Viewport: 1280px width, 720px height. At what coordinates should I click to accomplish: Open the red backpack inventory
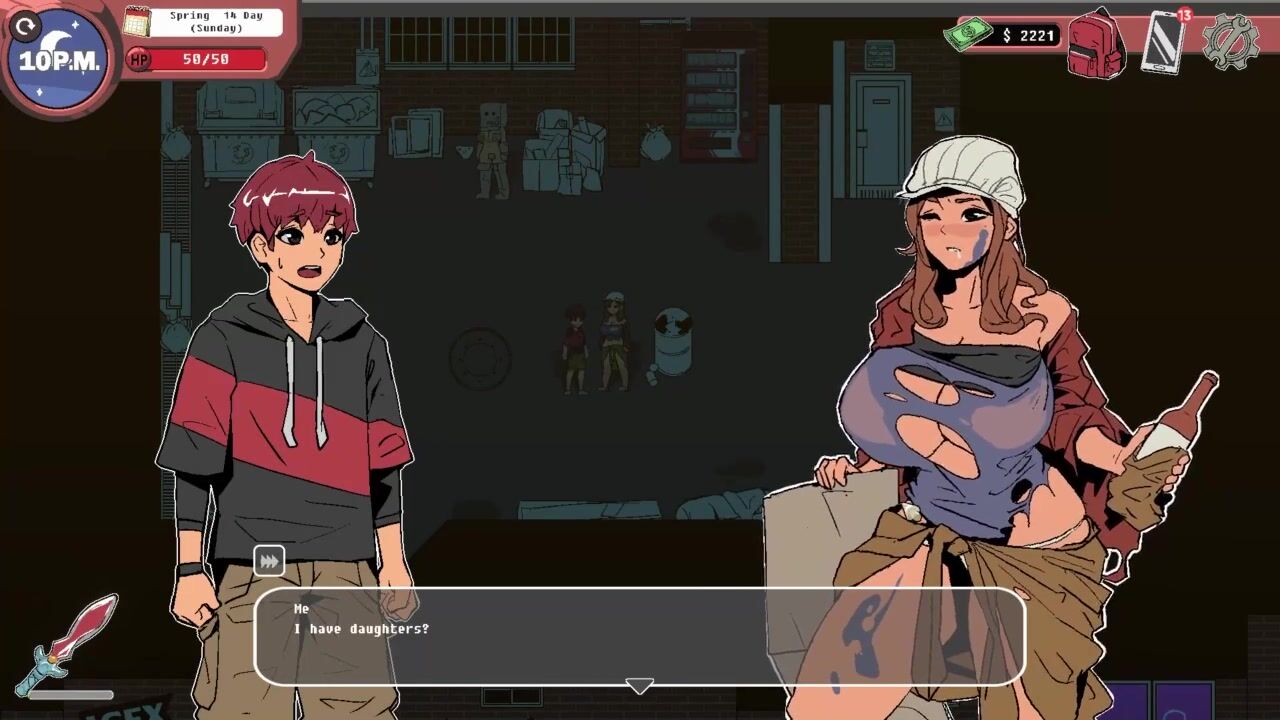point(1097,44)
